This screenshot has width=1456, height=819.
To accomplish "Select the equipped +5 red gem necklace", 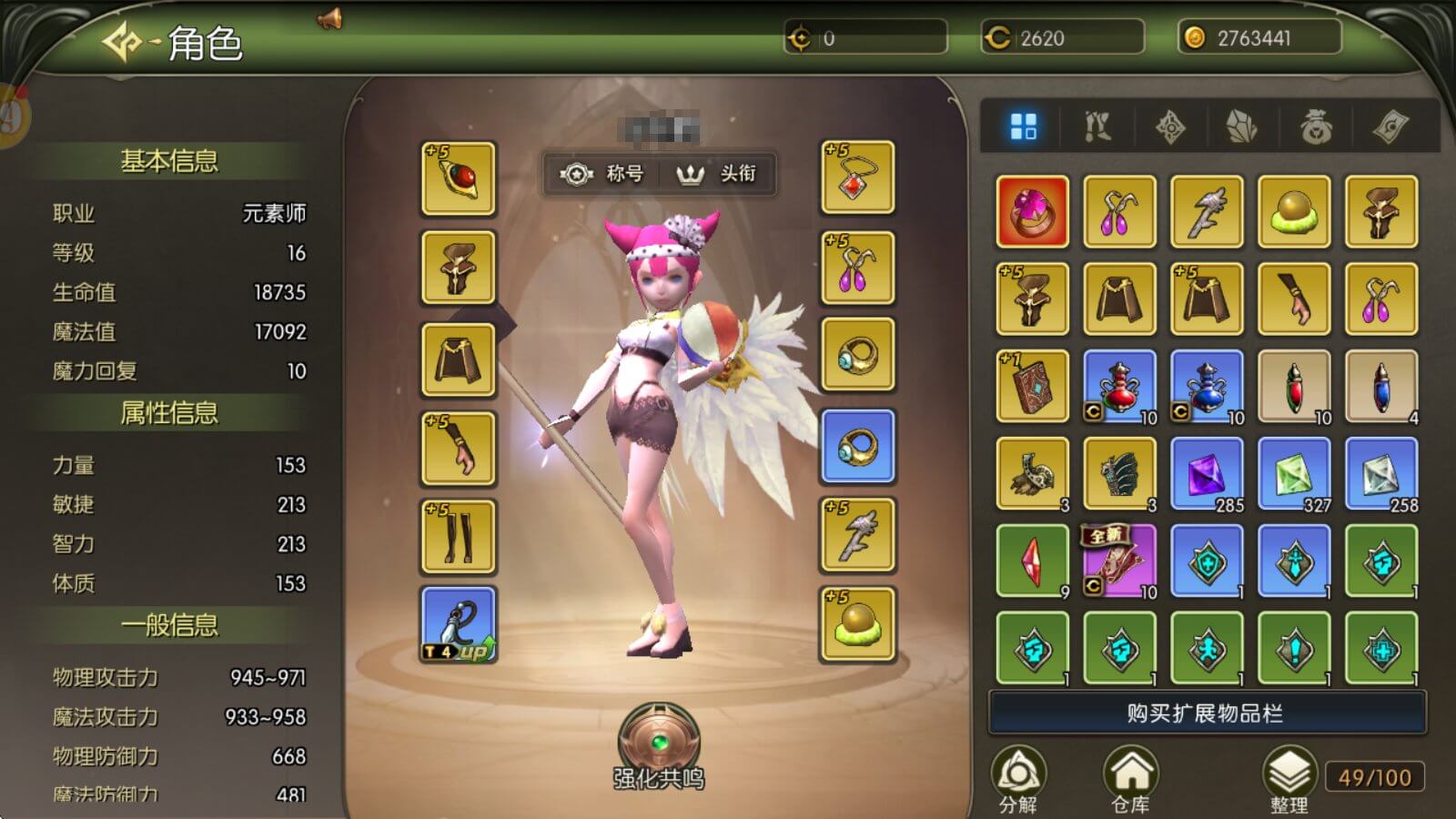I will pos(858,177).
